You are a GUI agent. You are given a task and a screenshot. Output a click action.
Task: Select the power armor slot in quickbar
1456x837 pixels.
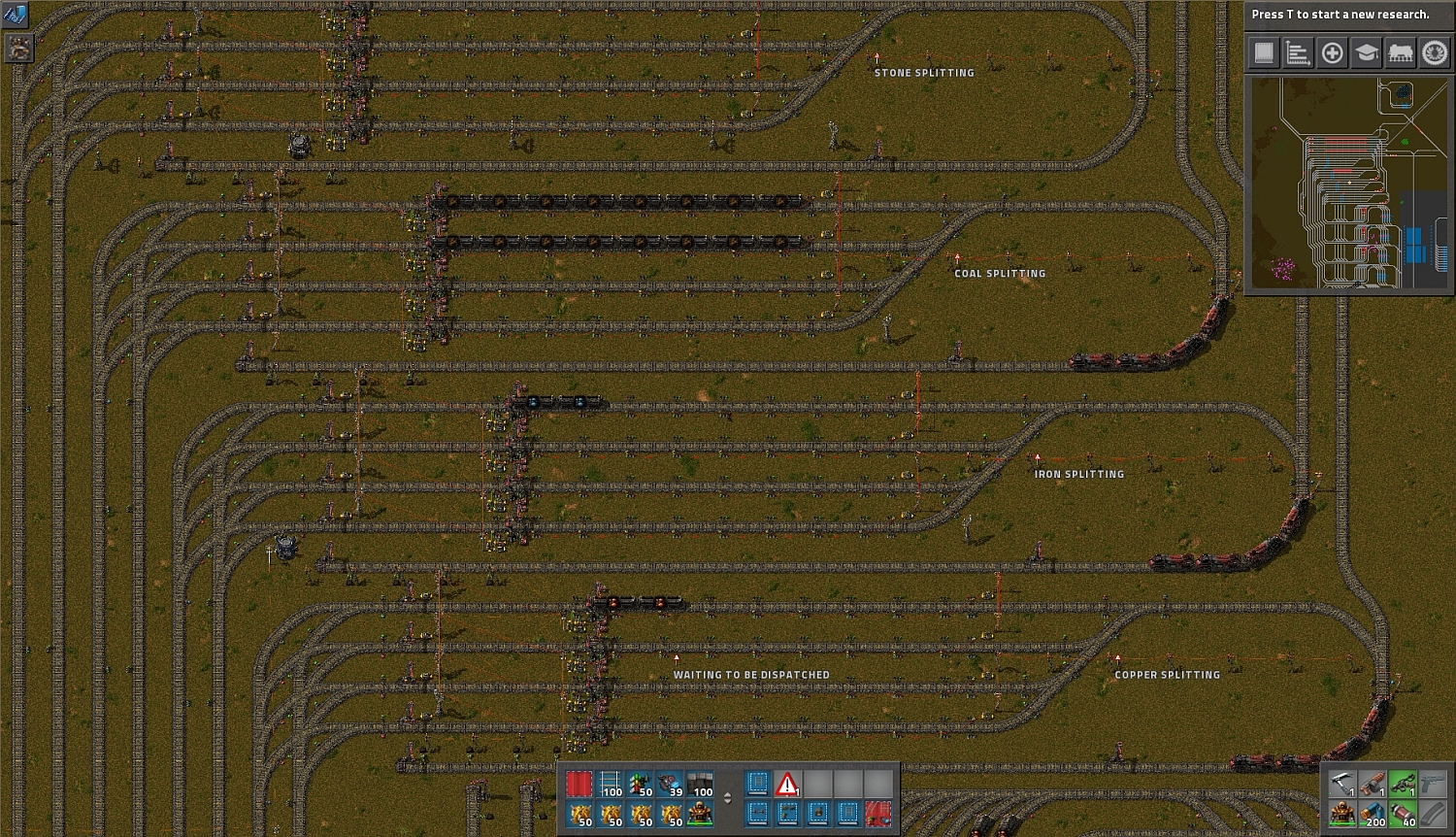point(700,814)
